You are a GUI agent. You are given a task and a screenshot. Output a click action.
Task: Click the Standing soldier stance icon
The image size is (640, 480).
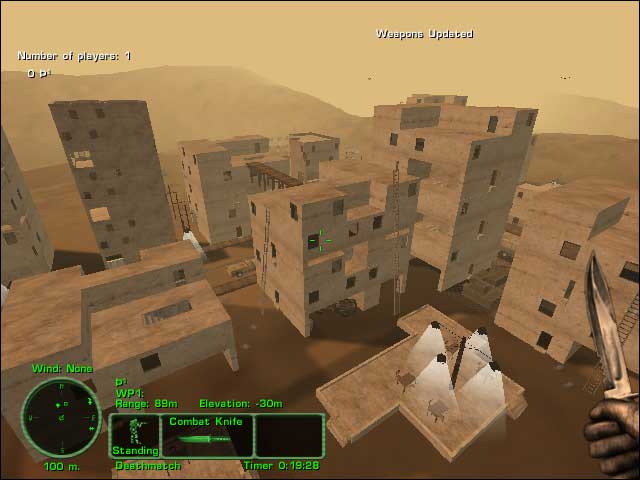[134, 436]
